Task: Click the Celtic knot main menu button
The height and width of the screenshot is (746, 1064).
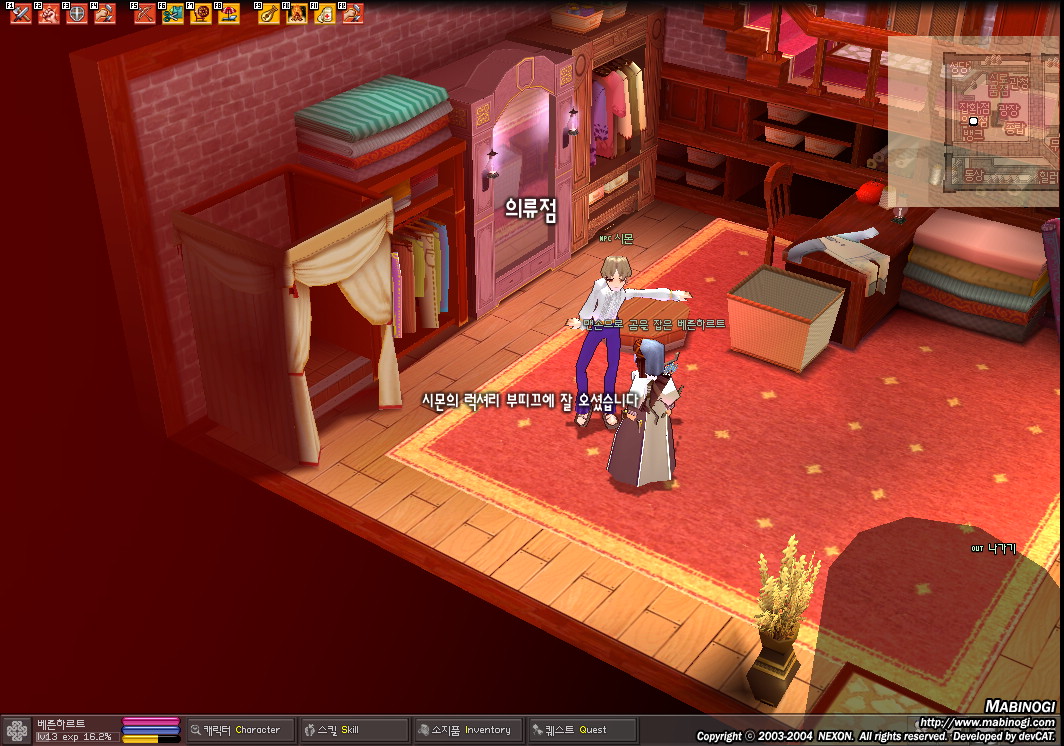Action: 17,730
